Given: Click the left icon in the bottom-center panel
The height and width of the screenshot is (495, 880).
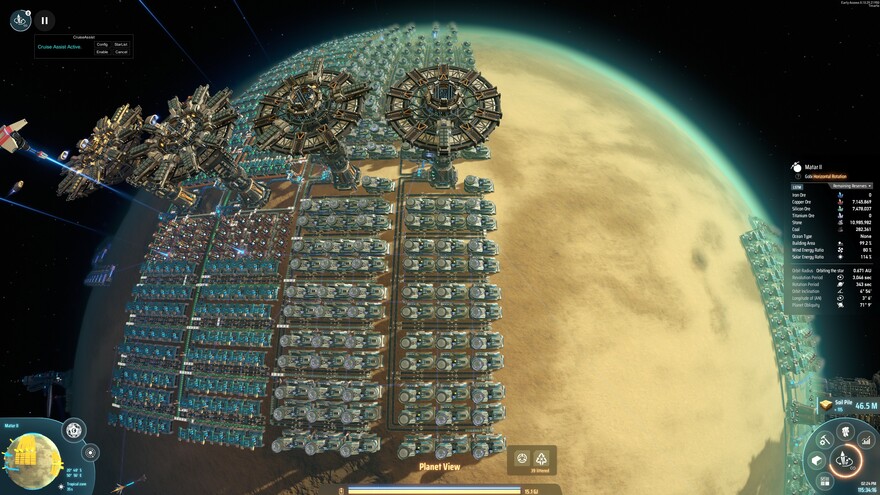Looking at the screenshot, I should pos(520,458).
